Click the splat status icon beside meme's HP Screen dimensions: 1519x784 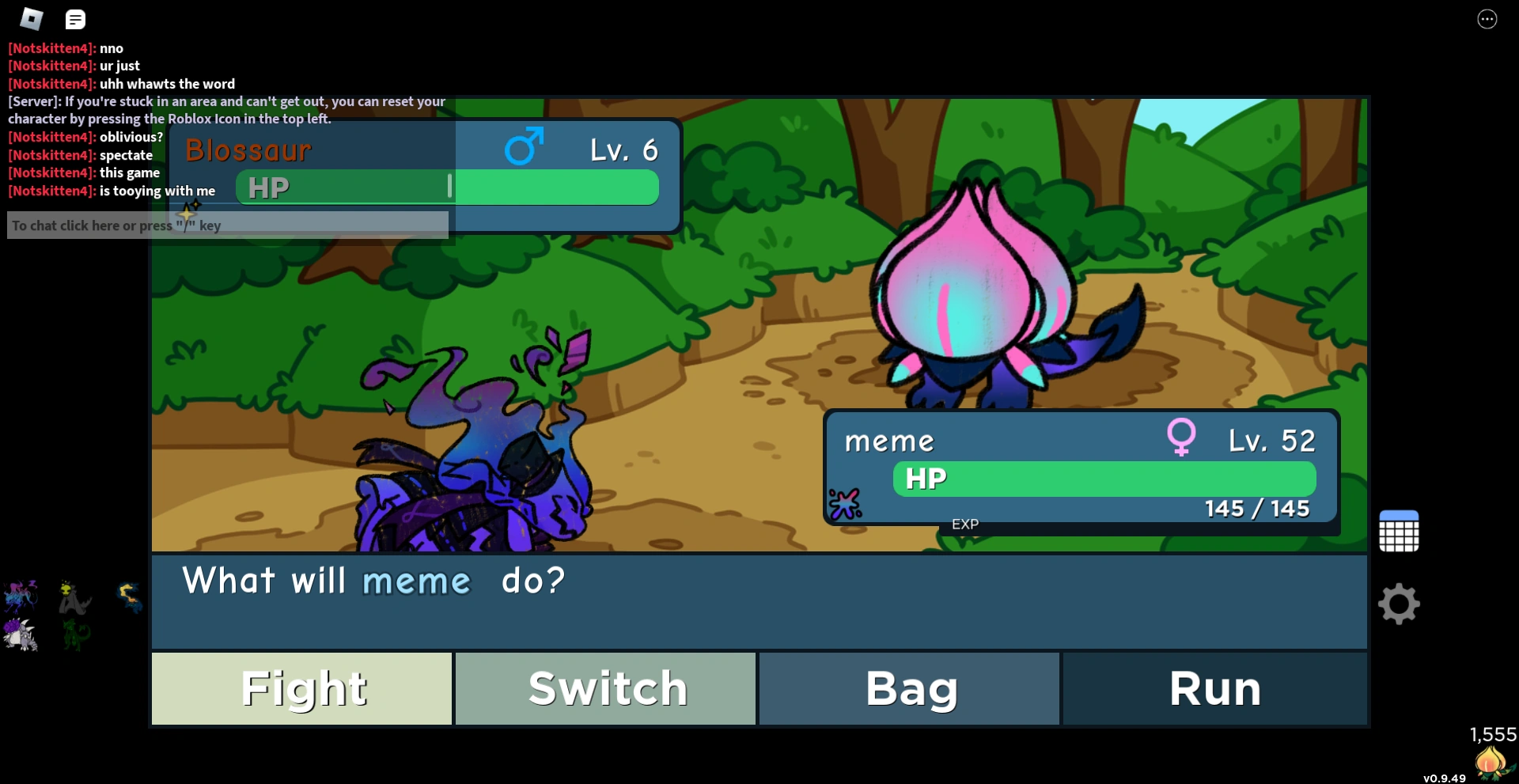point(846,501)
